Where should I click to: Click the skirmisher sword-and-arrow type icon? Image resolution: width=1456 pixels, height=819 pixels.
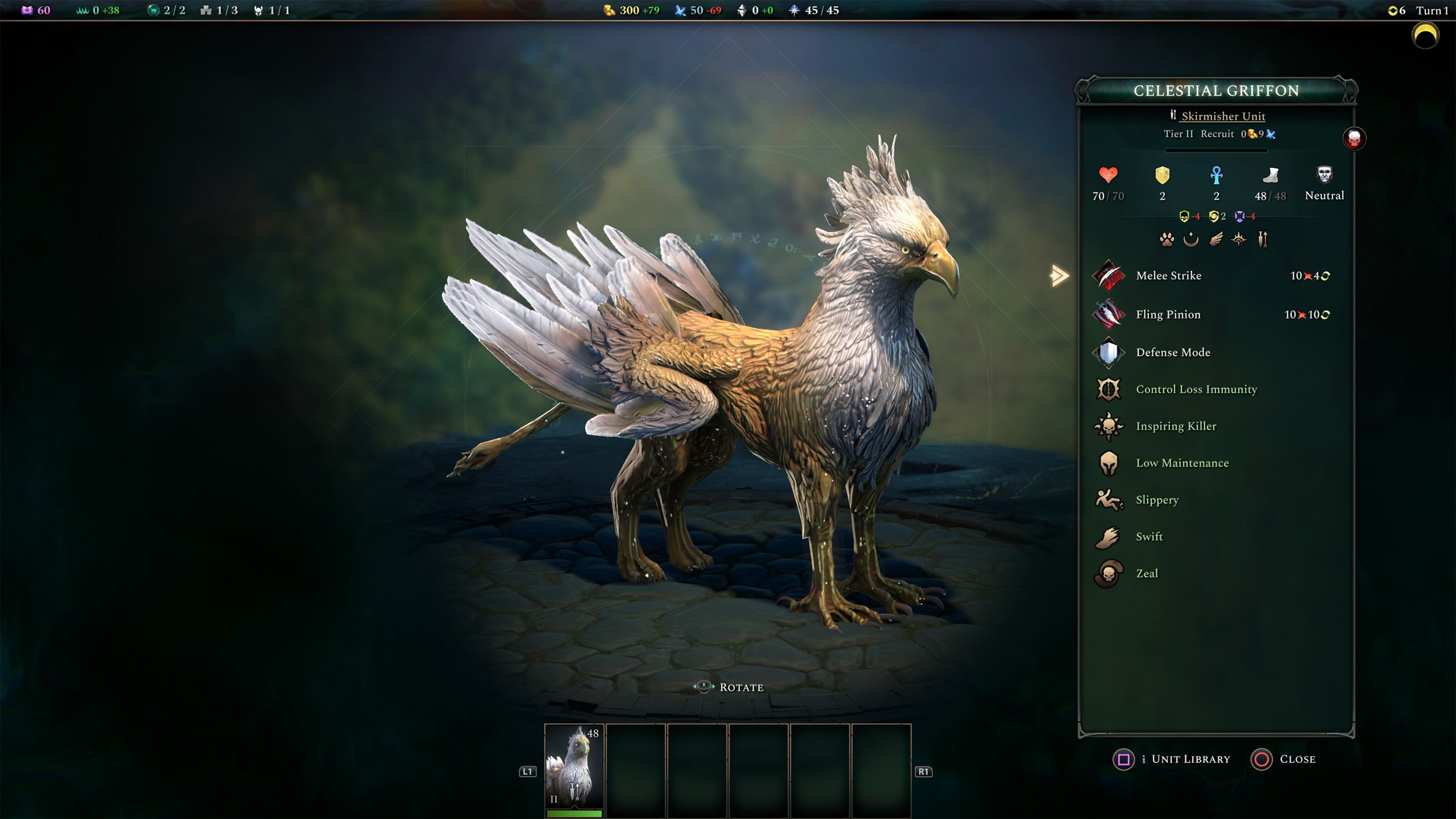(1263, 239)
